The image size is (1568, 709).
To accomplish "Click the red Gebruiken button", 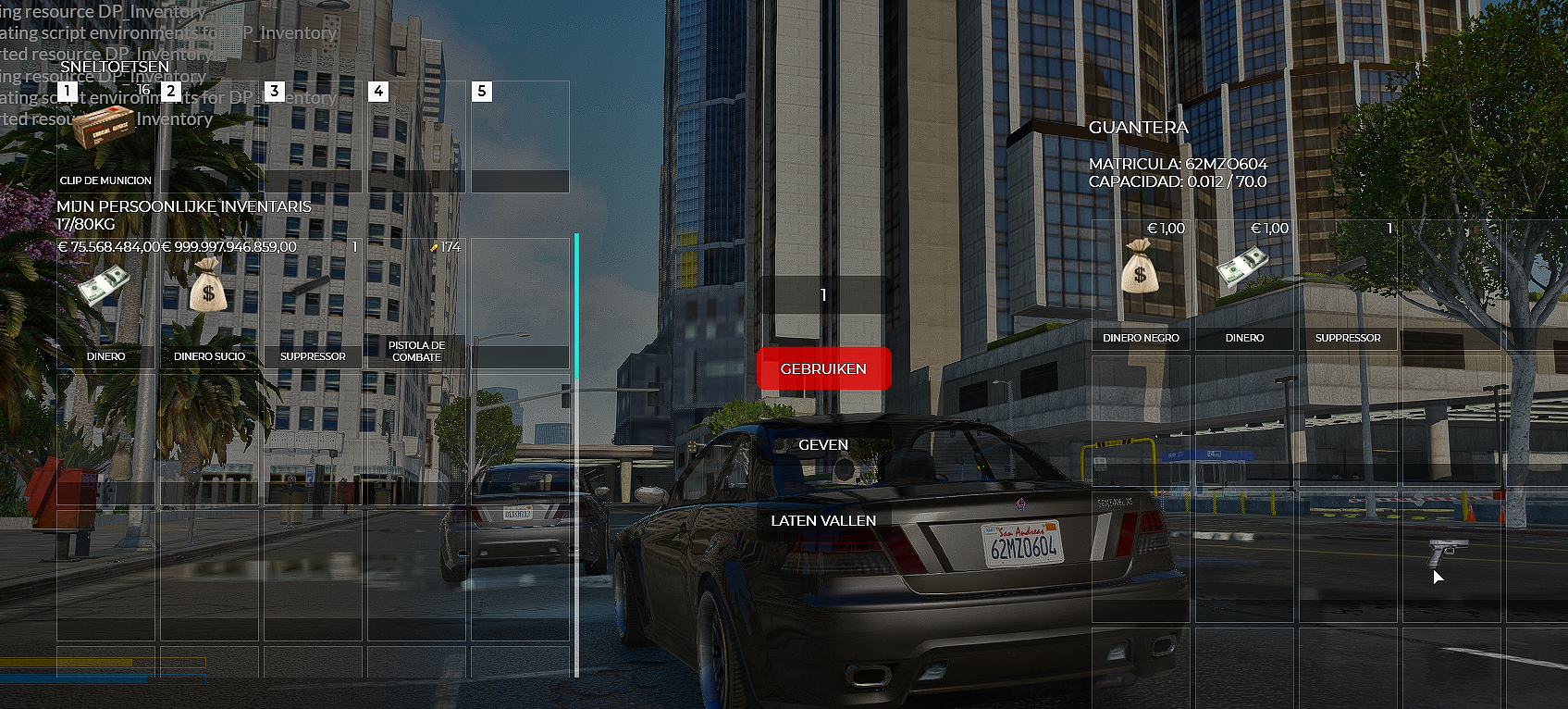I will 823,368.
